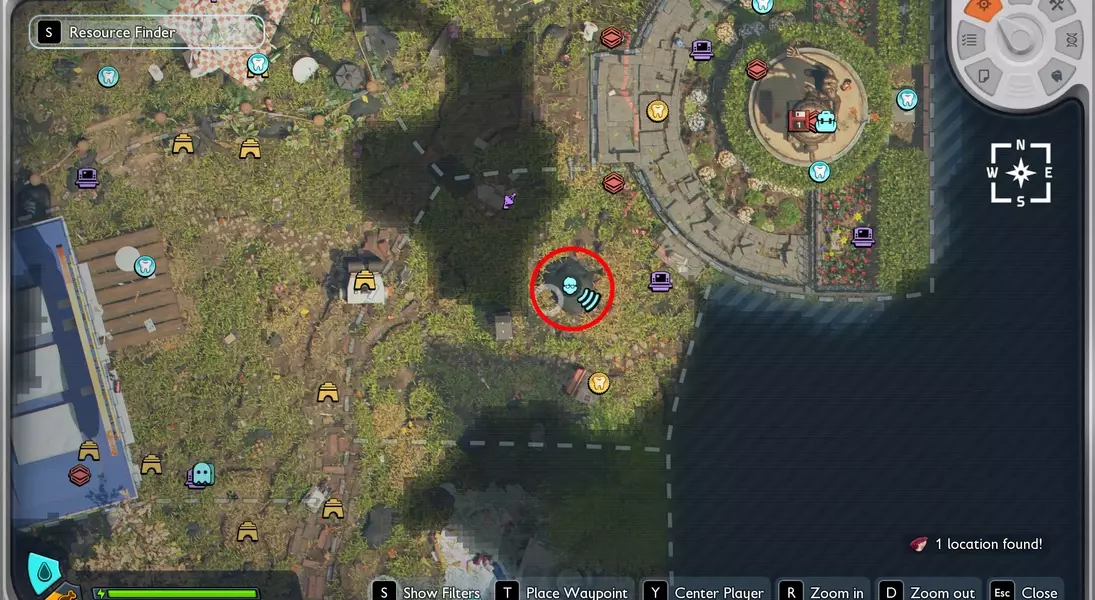Open the checklist quests tab

tap(969, 40)
